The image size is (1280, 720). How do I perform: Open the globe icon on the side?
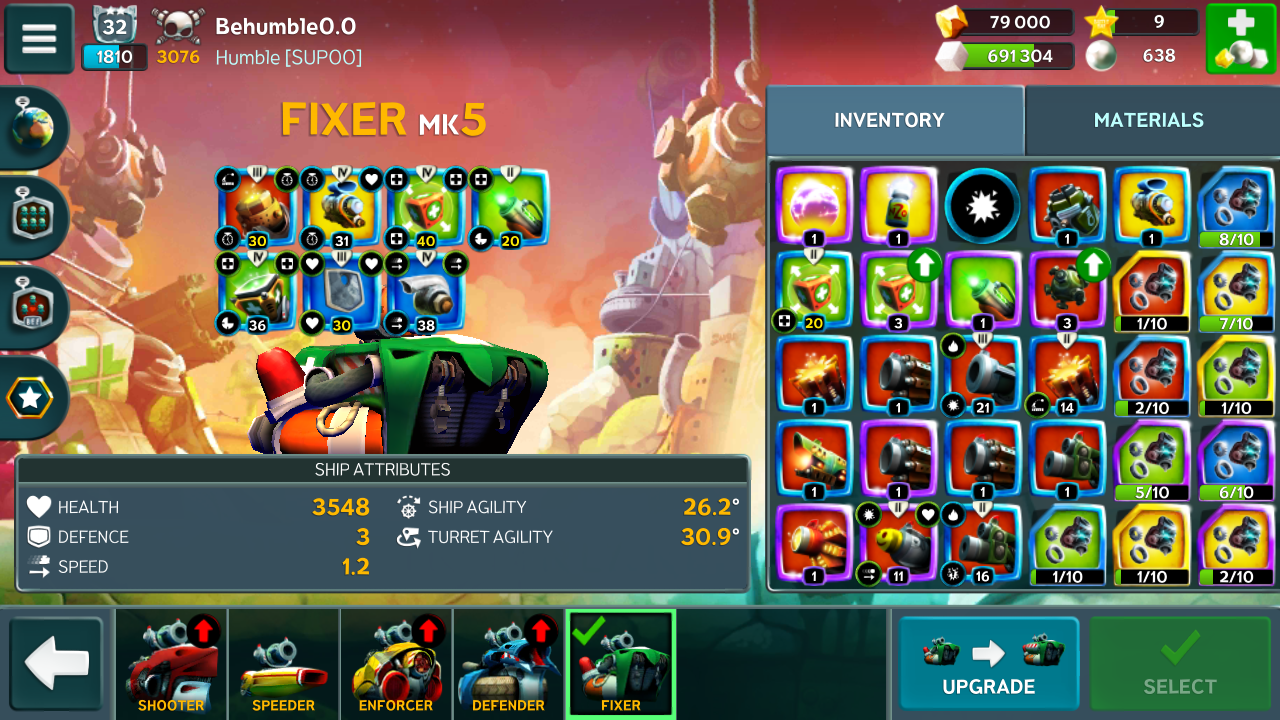click(33, 128)
